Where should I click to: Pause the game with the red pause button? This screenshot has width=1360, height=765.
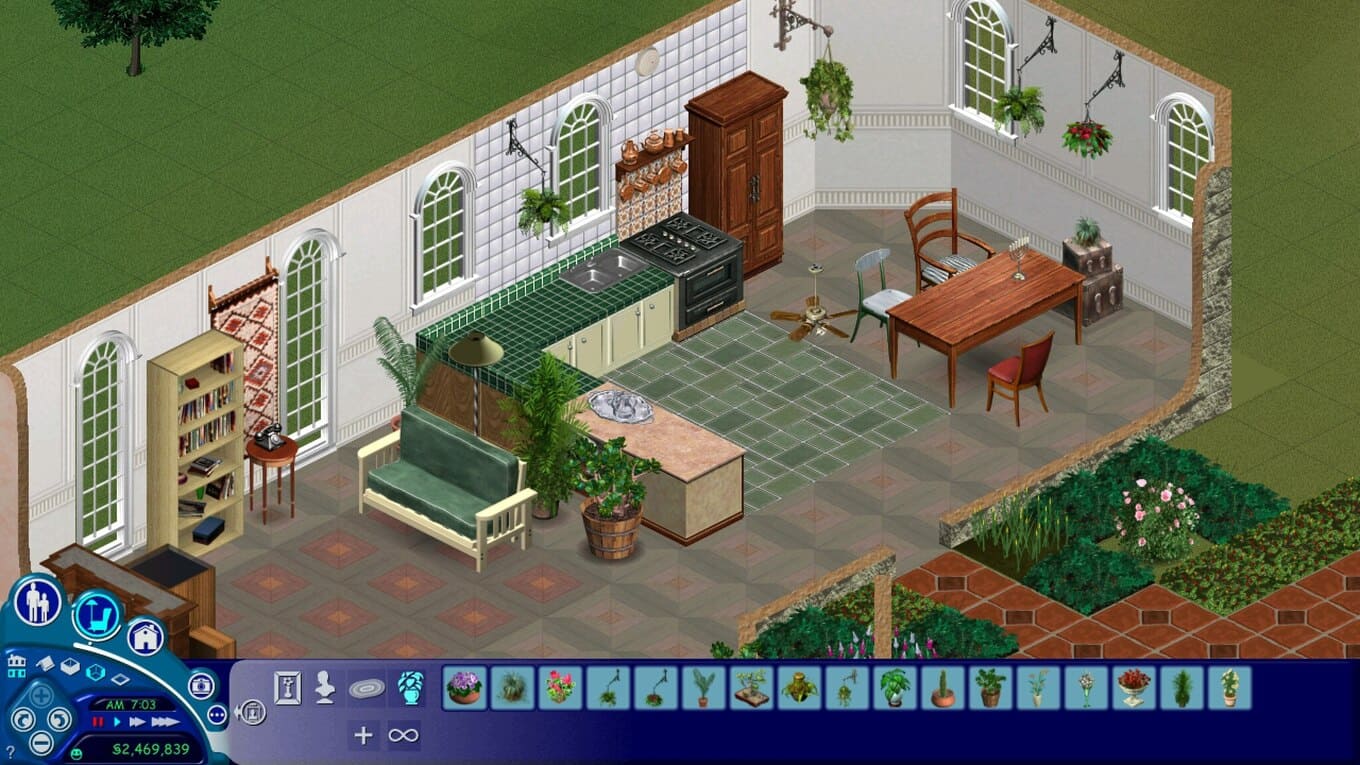(98, 721)
